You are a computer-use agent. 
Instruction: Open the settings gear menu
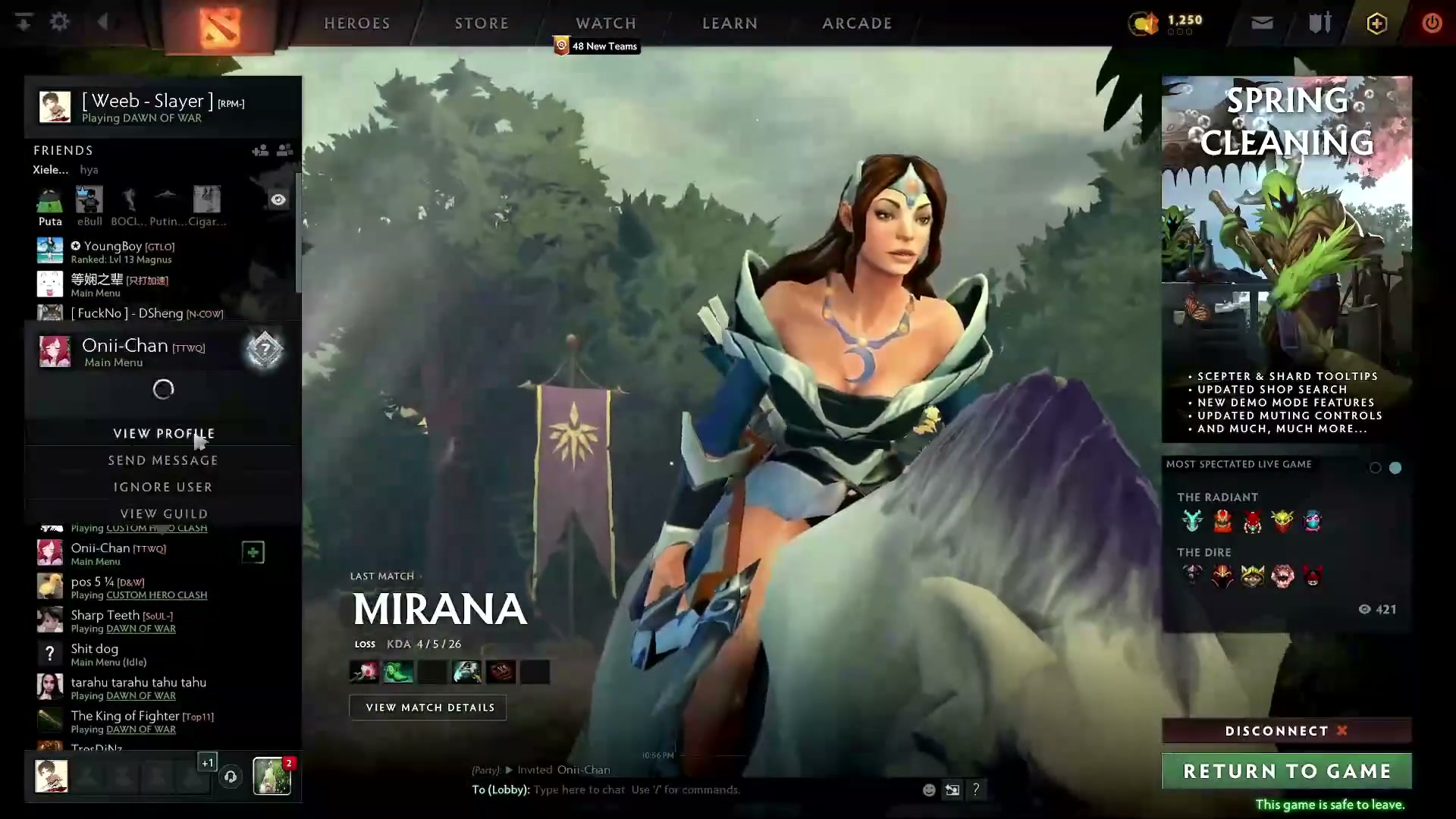pyautogui.click(x=59, y=22)
